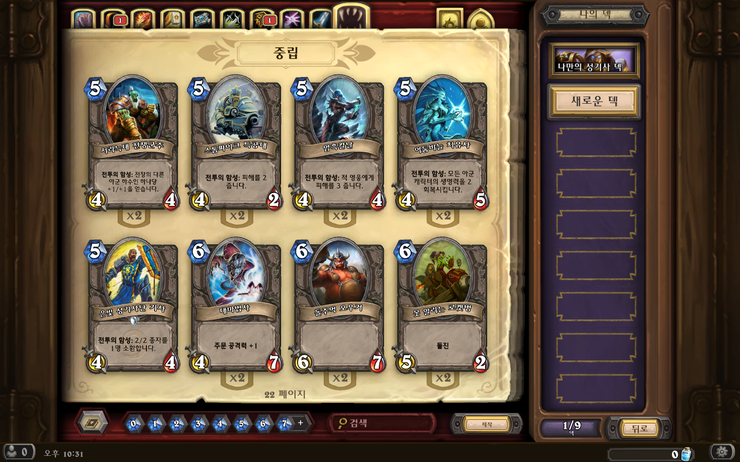This screenshot has width=740, height=462.
Task: Click the 새로운 덱 (new deck) button
Action: coord(595,101)
